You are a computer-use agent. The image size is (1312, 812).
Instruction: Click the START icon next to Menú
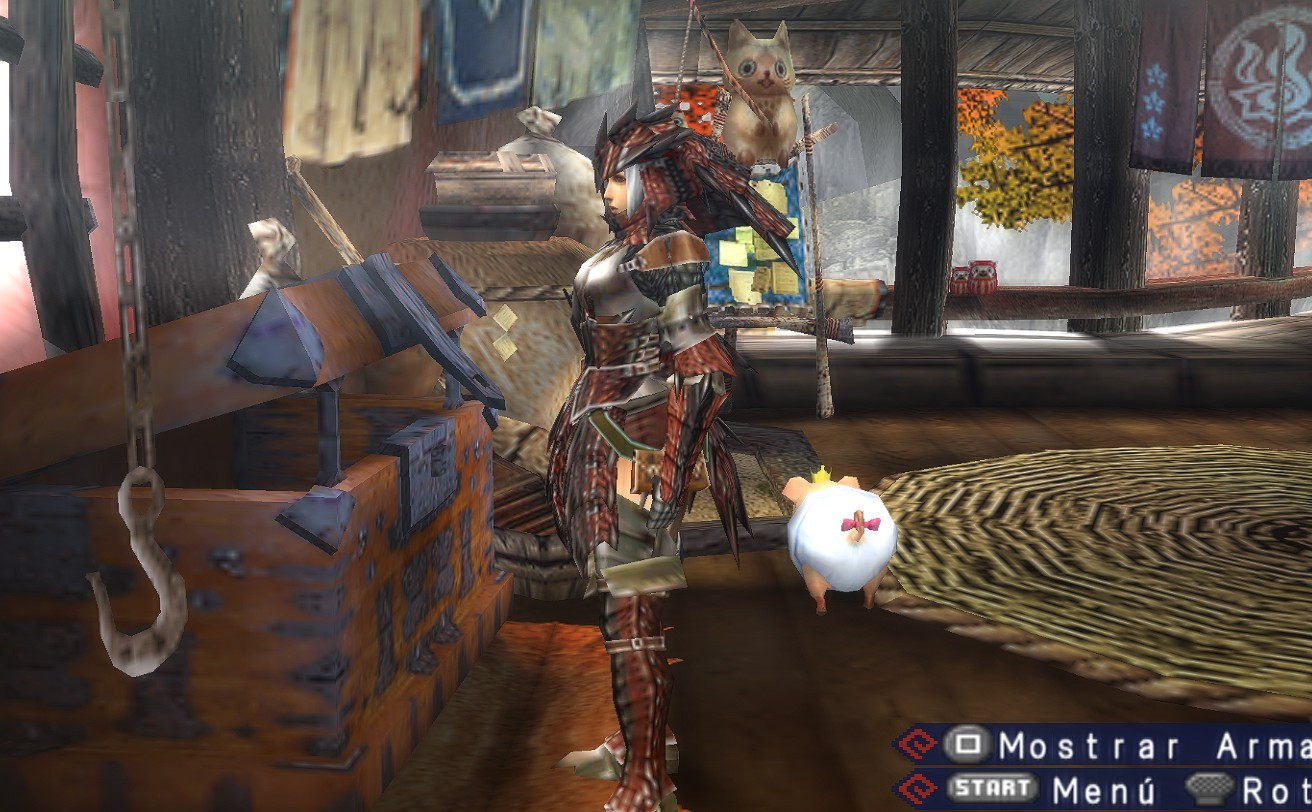tap(990, 788)
